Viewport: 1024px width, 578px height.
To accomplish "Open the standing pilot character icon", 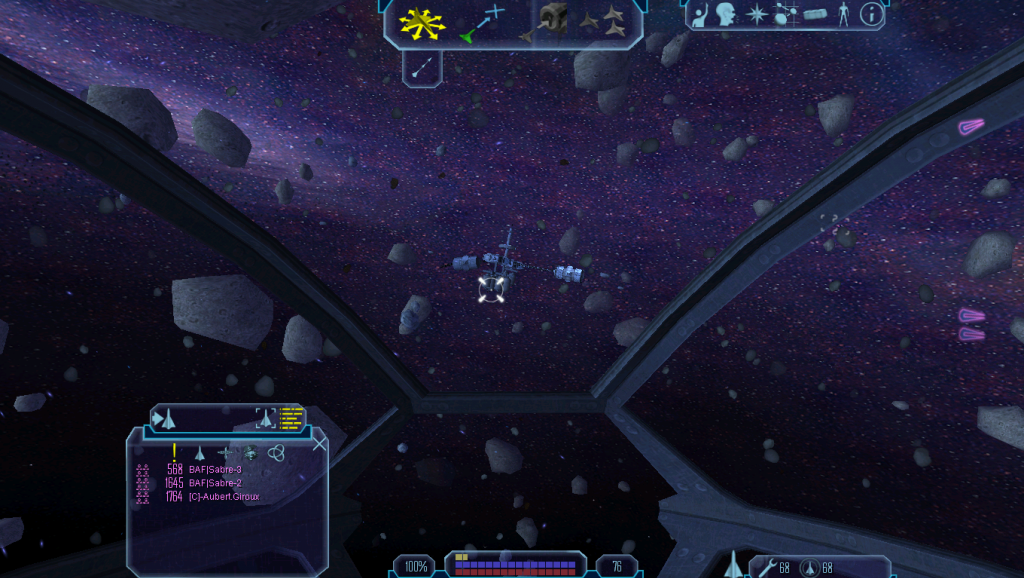I will coord(844,14).
